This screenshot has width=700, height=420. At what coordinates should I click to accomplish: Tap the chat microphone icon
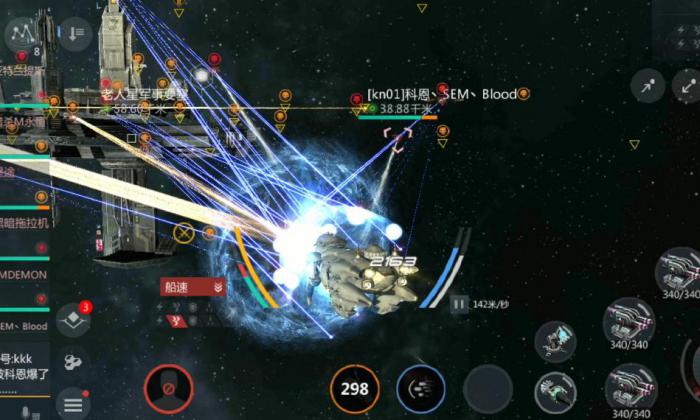[x=25, y=411]
